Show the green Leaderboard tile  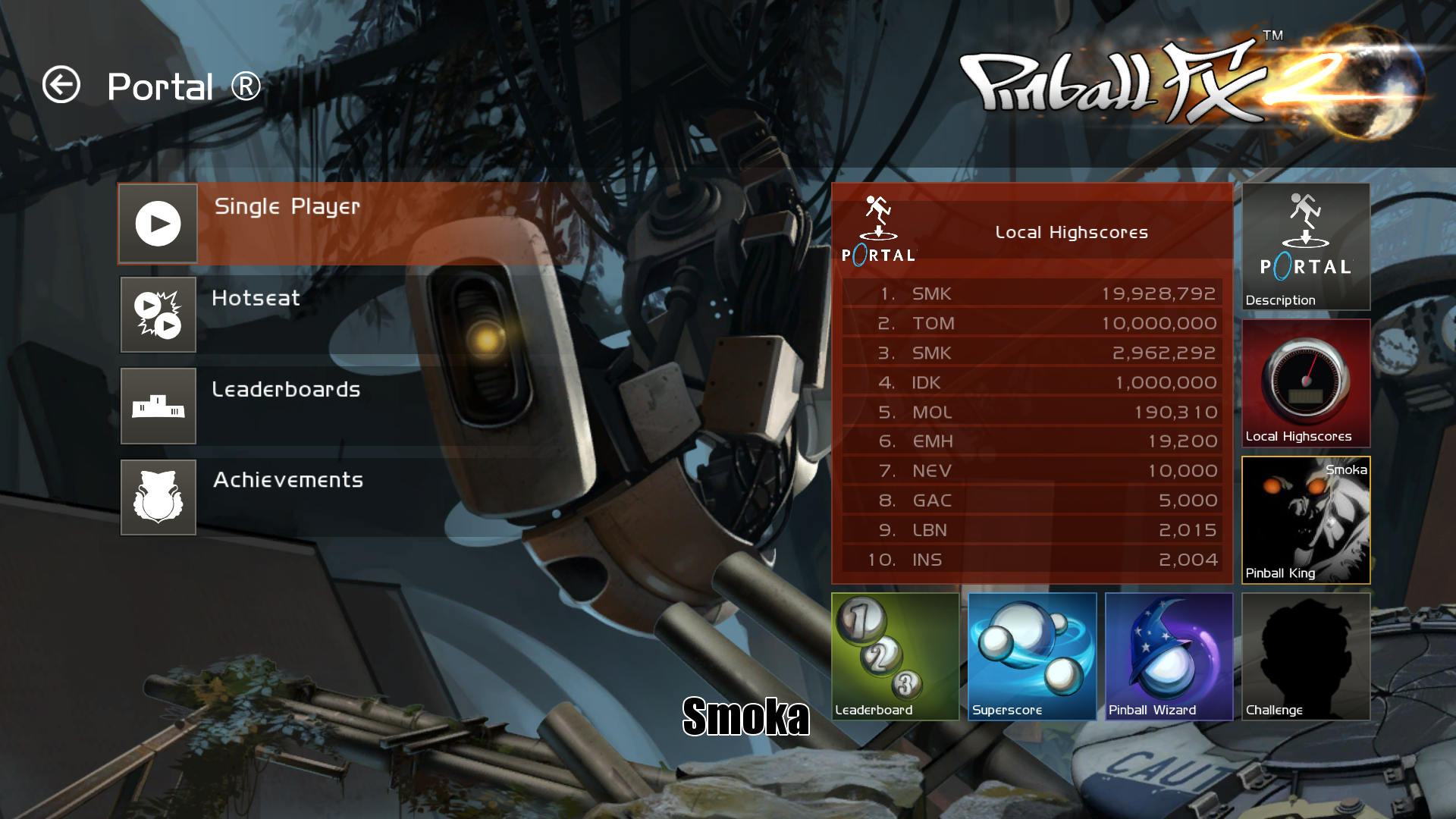896,656
